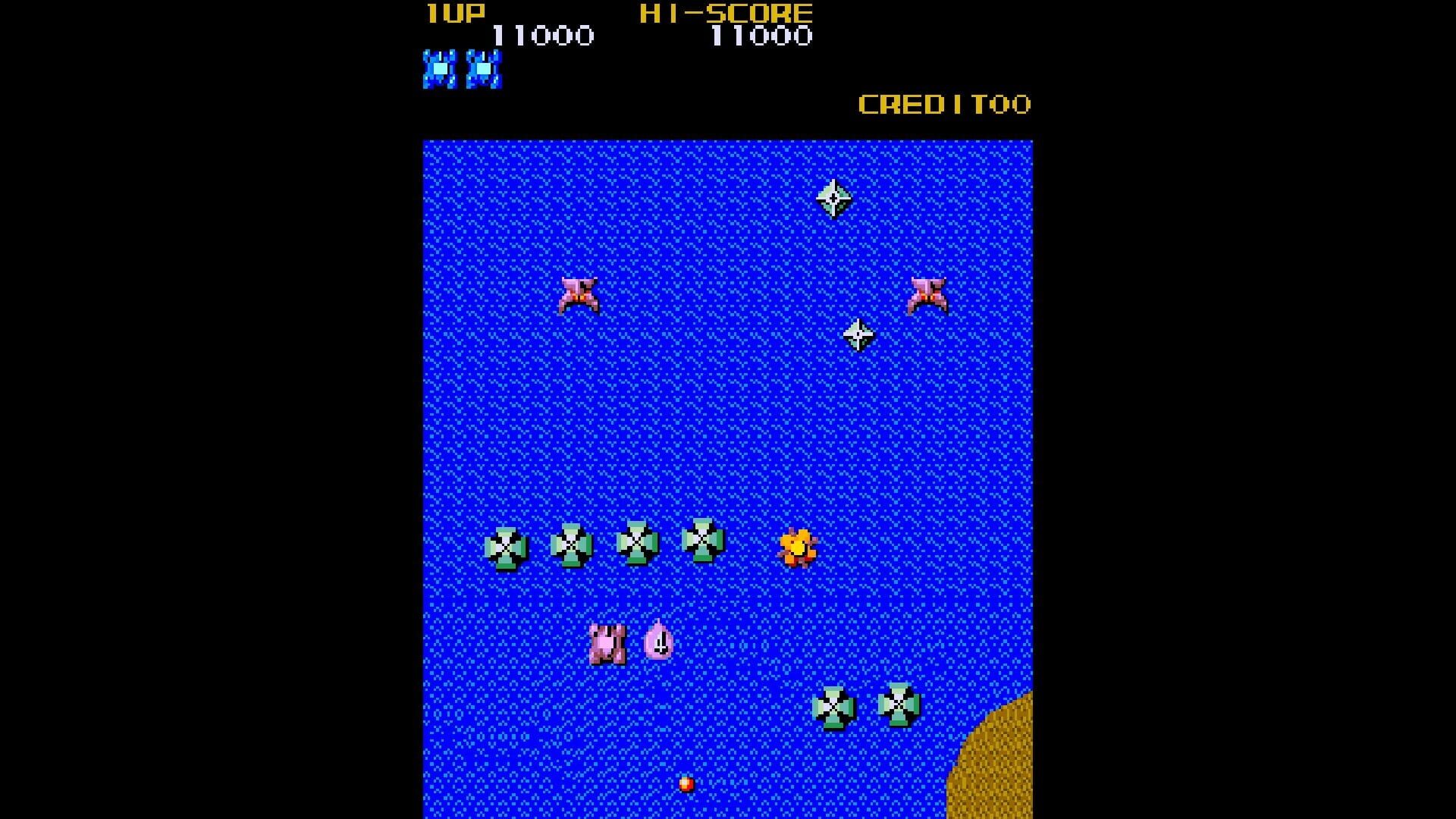Select the player score reading 11000
Screen dimensions: 1456x819
[x=543, y=35]
